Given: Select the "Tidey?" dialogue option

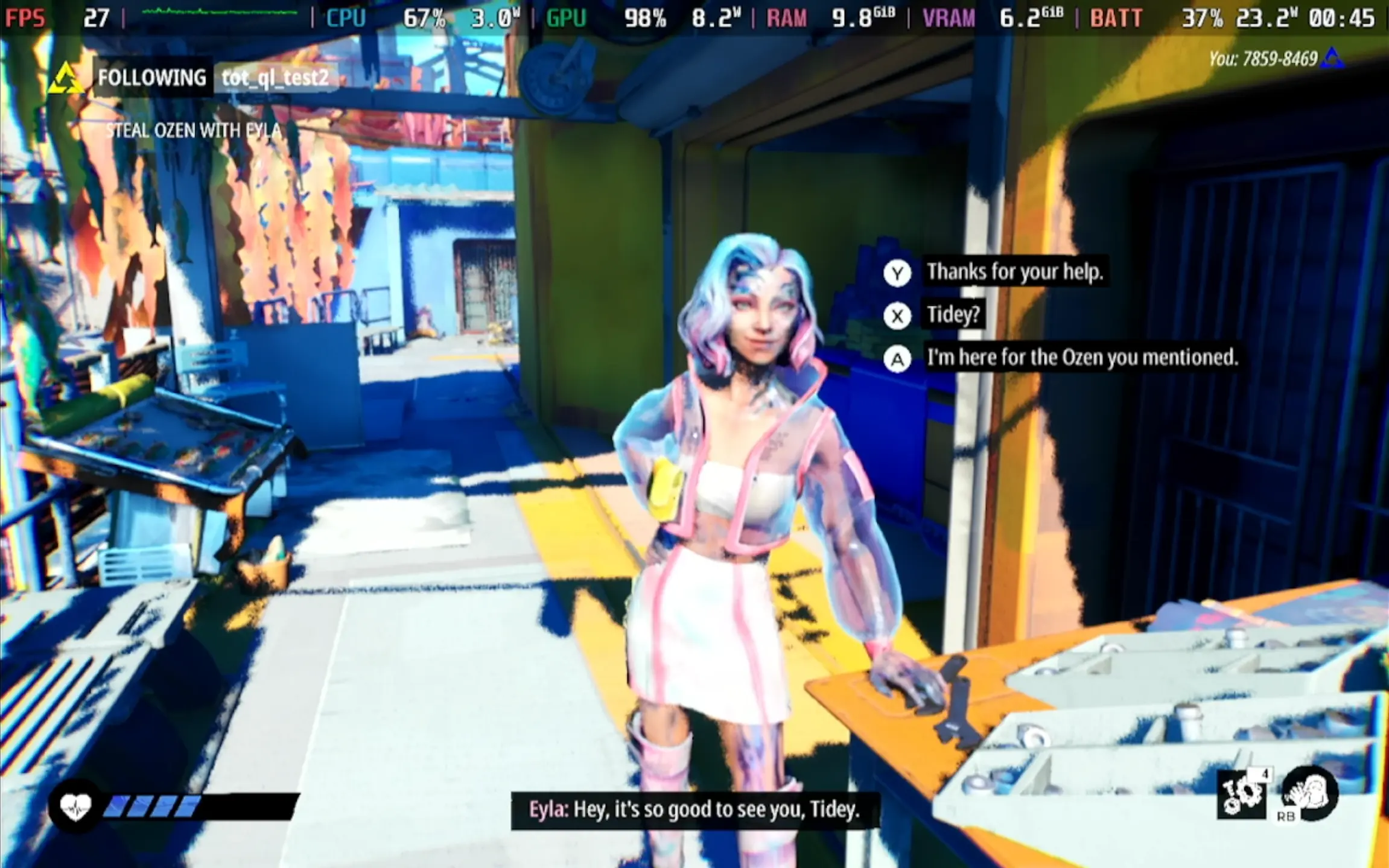Looking at the screenshot, I should 953,315.
